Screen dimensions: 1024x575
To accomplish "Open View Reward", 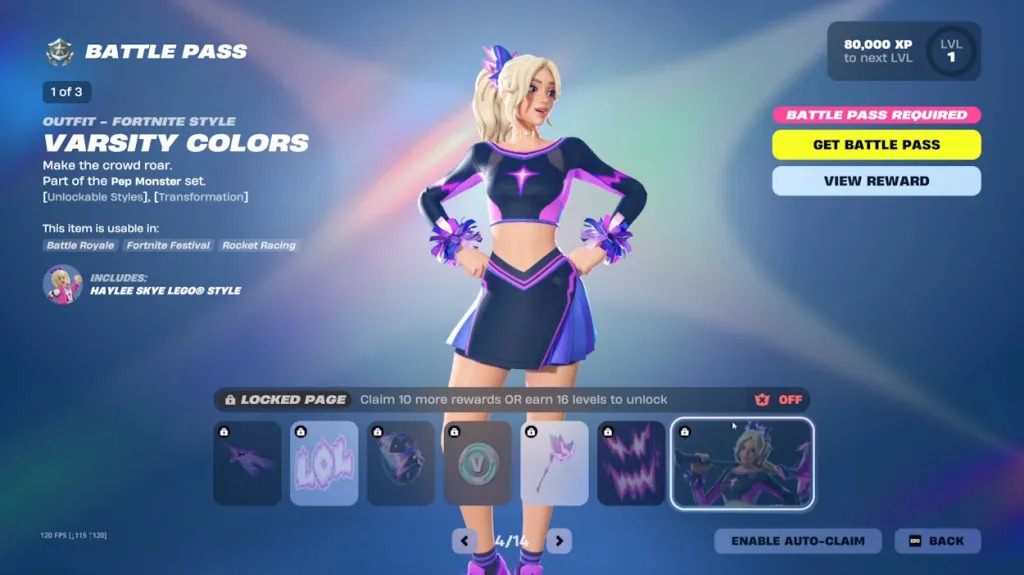I will tap(876, 181).
